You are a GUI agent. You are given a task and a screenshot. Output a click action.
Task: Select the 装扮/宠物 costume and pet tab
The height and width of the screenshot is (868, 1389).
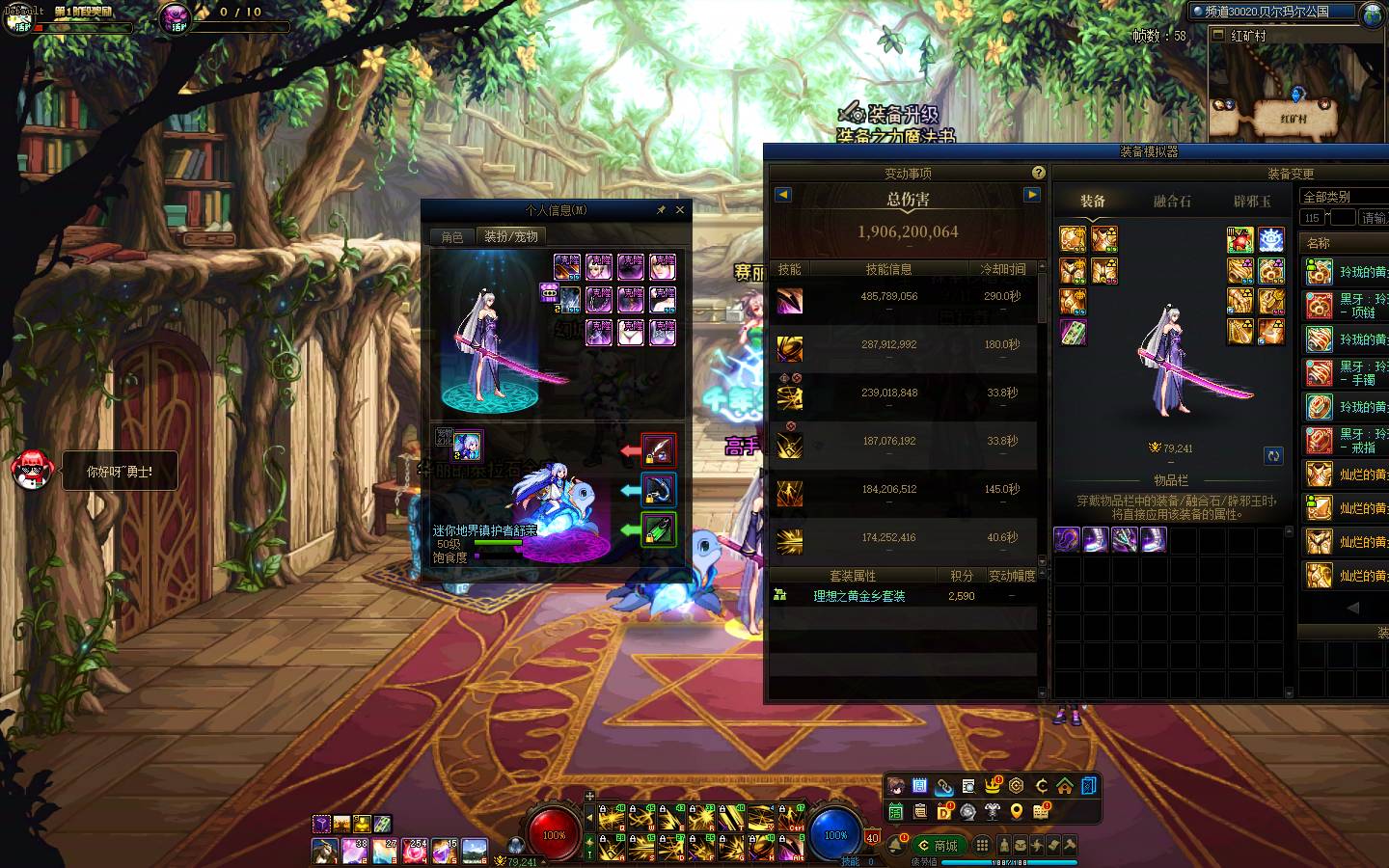tap(511, 236)
